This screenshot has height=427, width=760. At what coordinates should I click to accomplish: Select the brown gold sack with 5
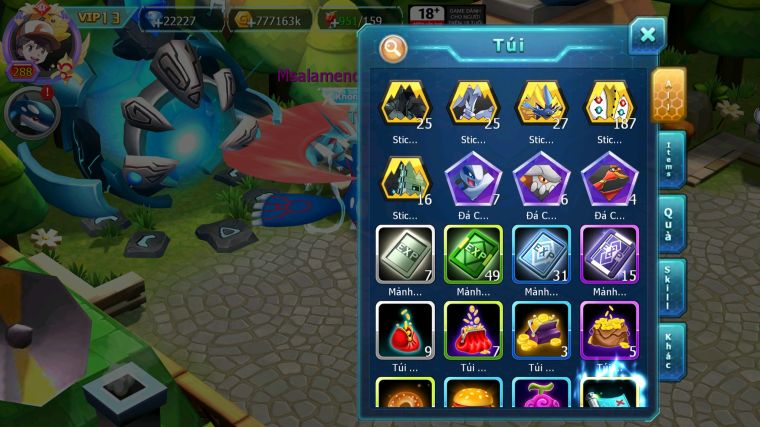[x=609, y=329]
